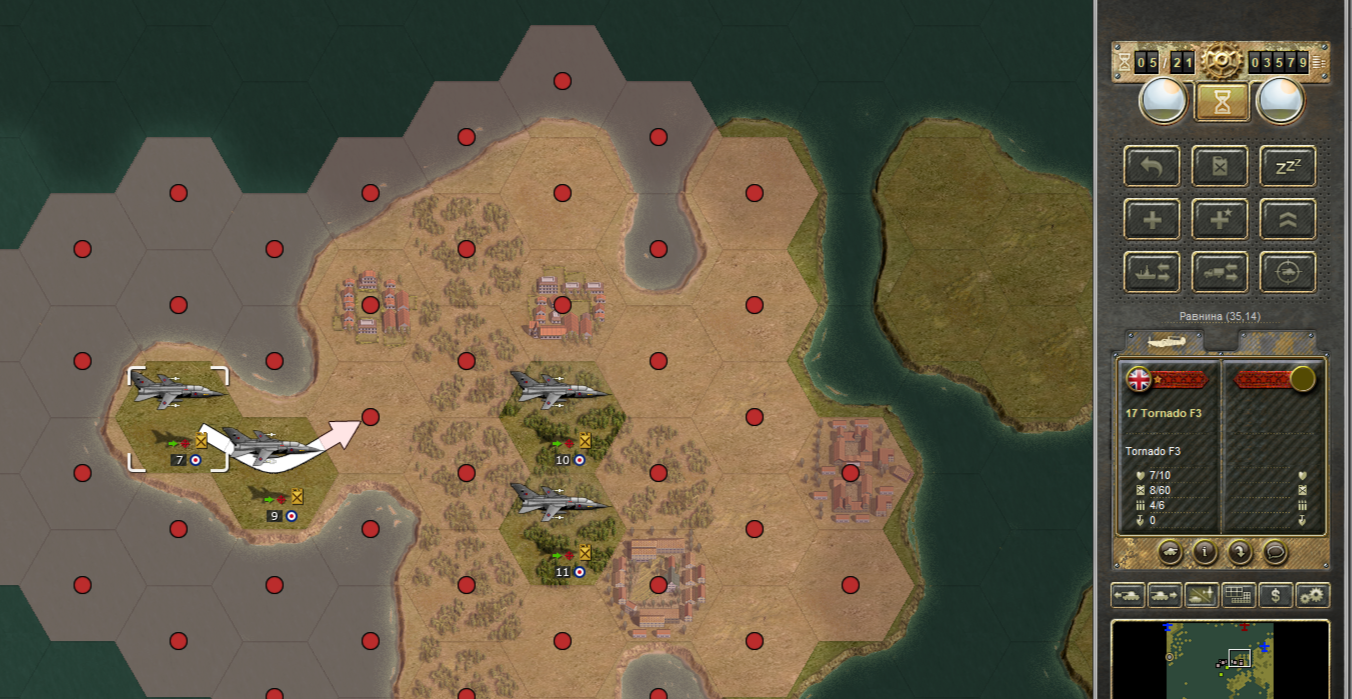Screen dimensions: 1352x699
Task: Resupply the unit using the fuel can button
Action: coord(1220,166)
